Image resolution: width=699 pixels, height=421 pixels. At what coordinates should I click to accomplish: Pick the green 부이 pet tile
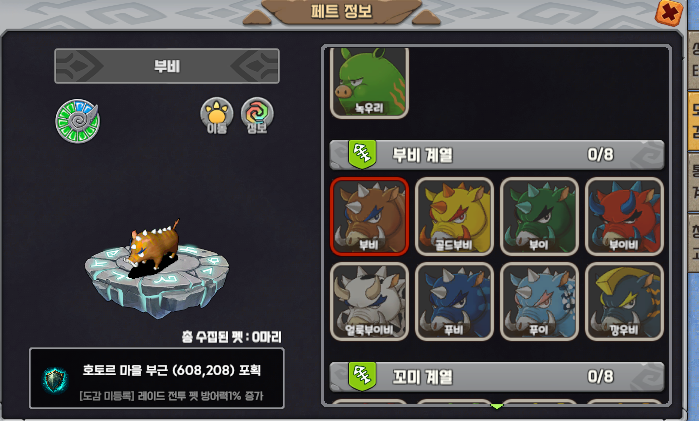[539, 215]
